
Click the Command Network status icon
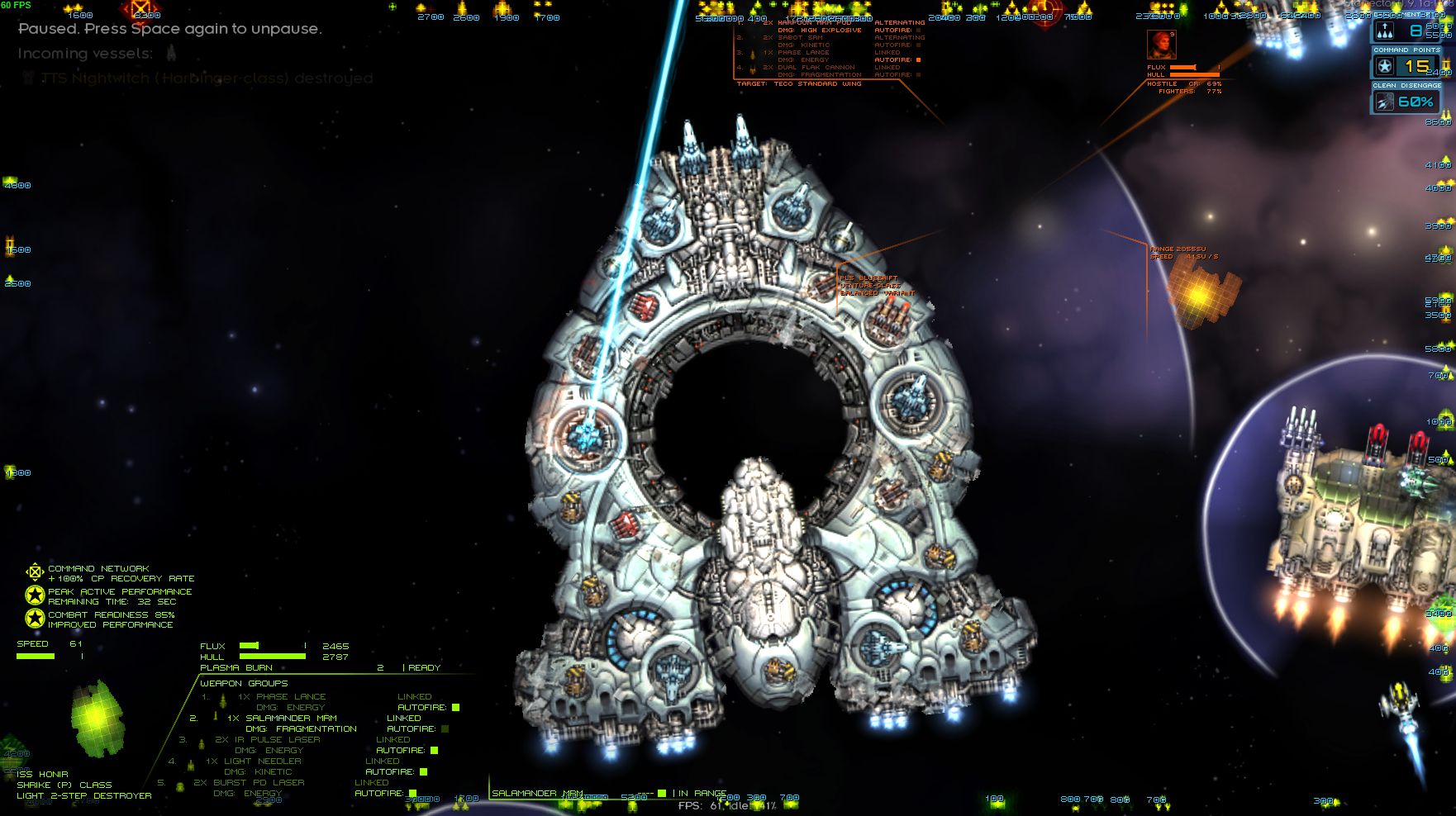pyautogui.click(x=34, y=572)
